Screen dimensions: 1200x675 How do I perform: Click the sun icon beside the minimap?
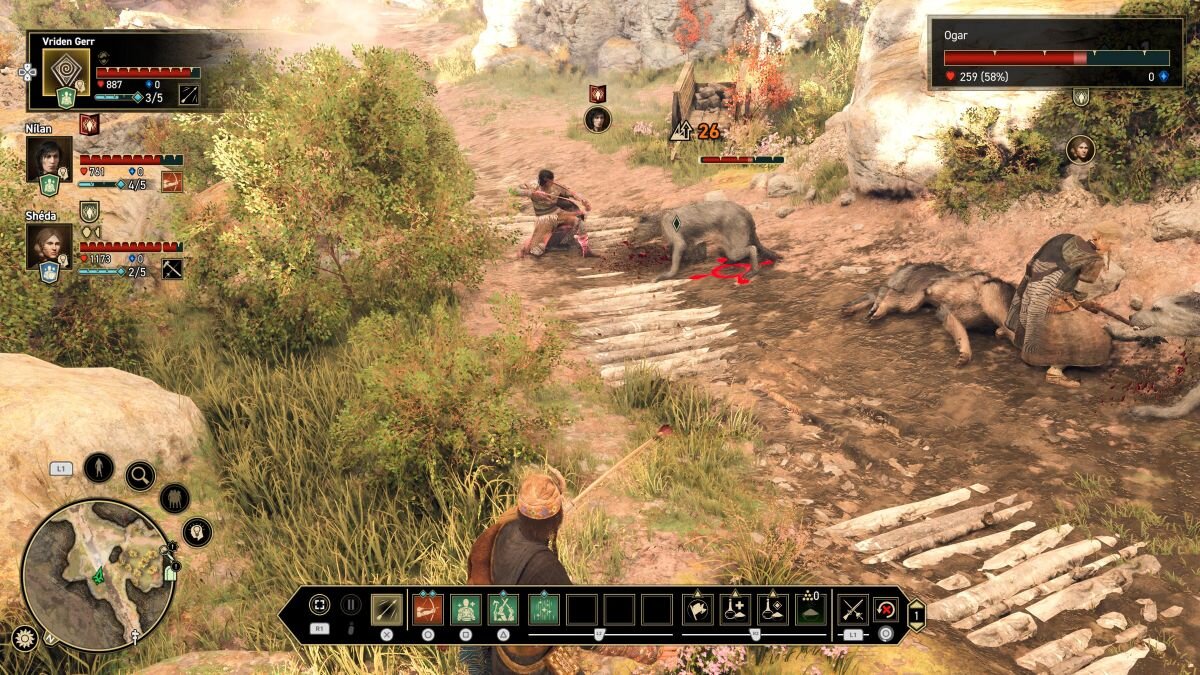click(x=25, y=638)
